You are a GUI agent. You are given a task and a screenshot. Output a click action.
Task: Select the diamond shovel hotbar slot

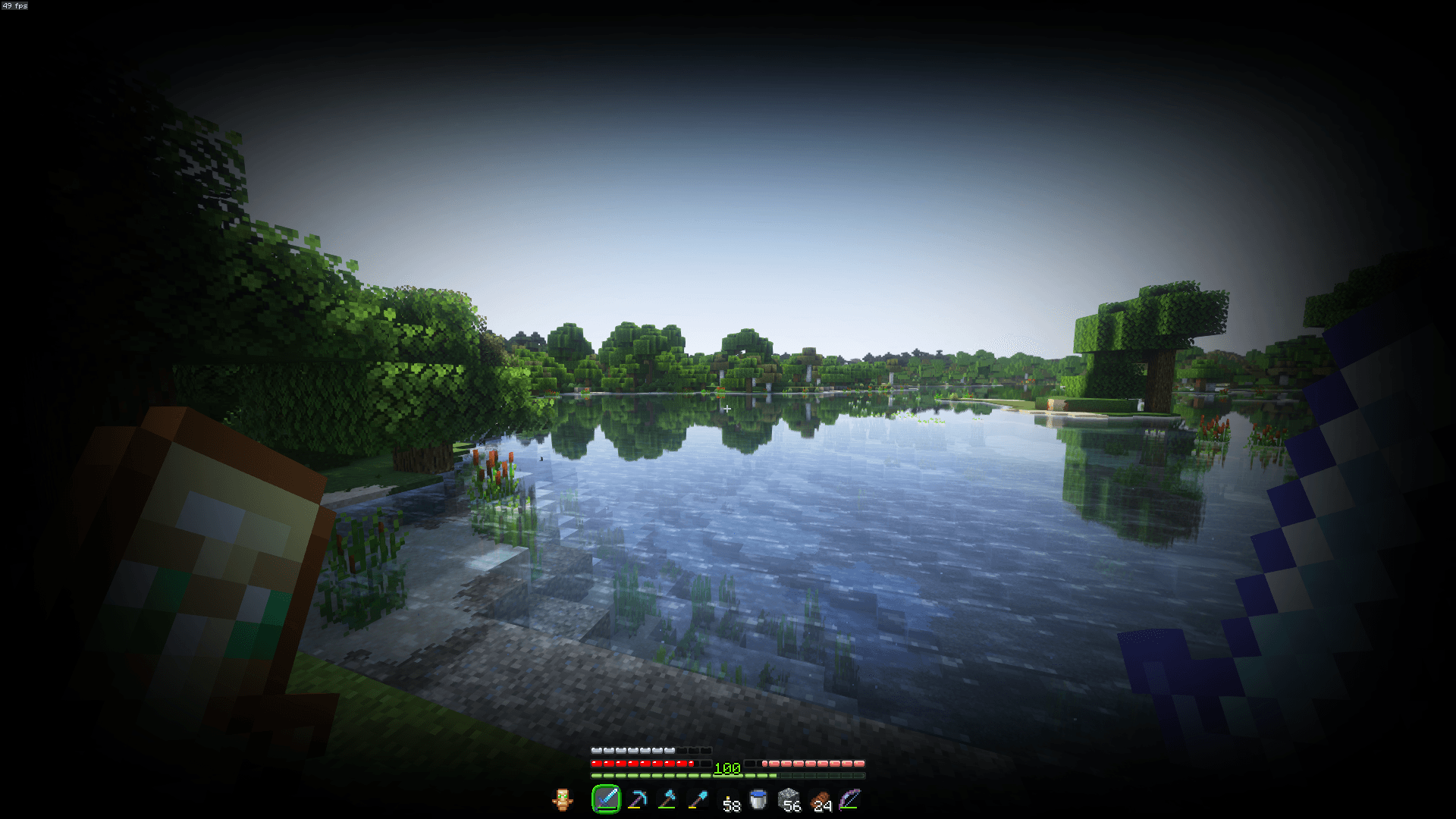698,799
